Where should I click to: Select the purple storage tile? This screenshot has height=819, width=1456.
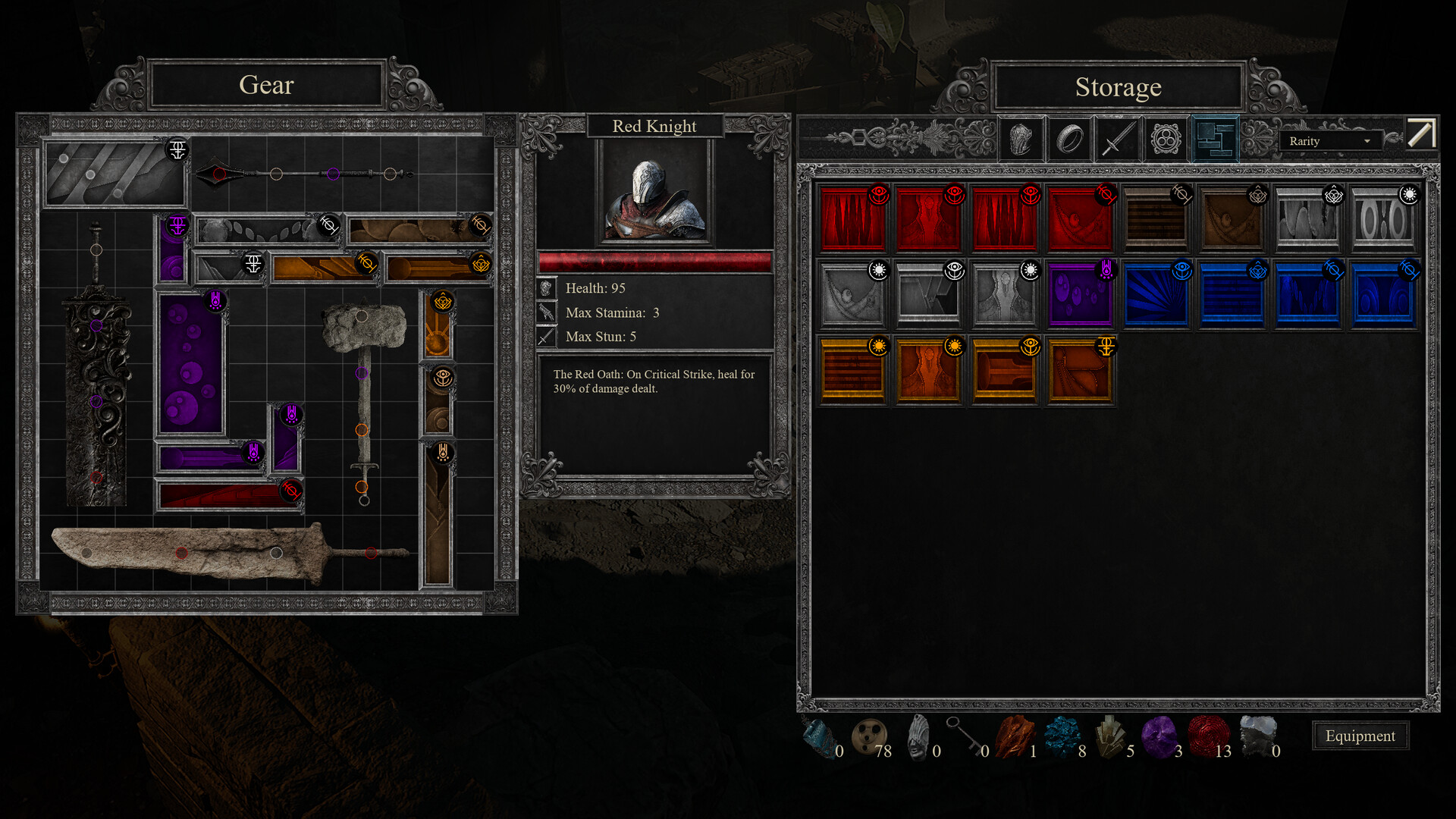coord(1080,294)
